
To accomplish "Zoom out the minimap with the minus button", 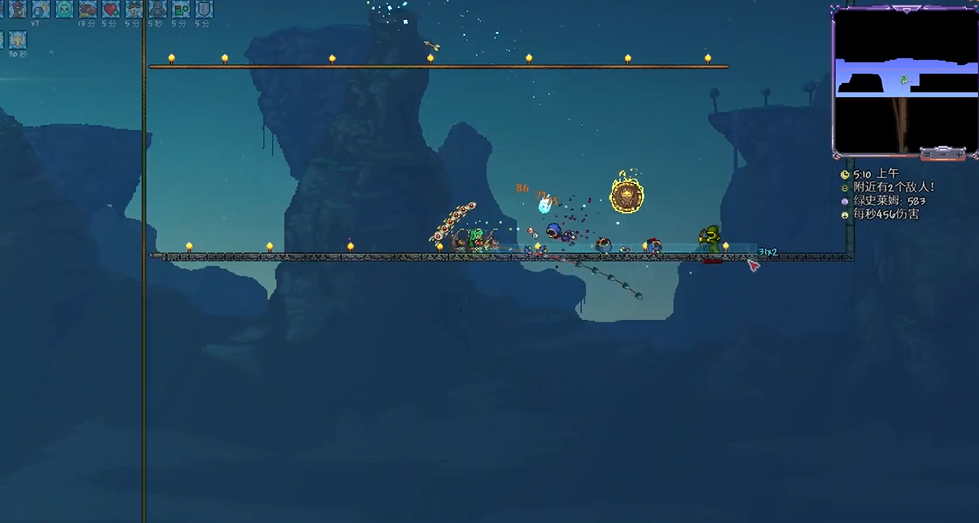I will [943, 155].
